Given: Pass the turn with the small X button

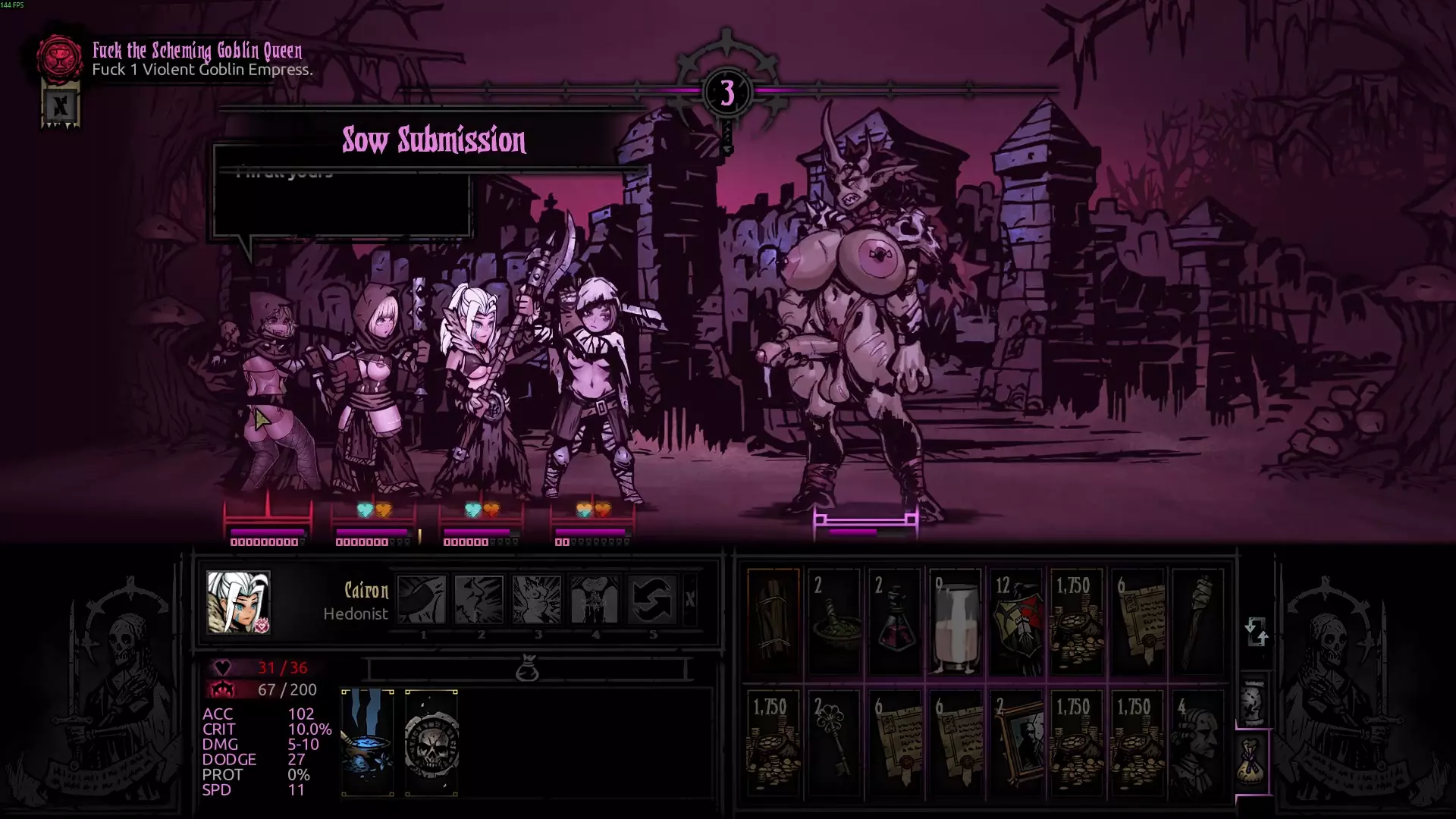Looking at the screenshot, I should (x=689, y=599).
